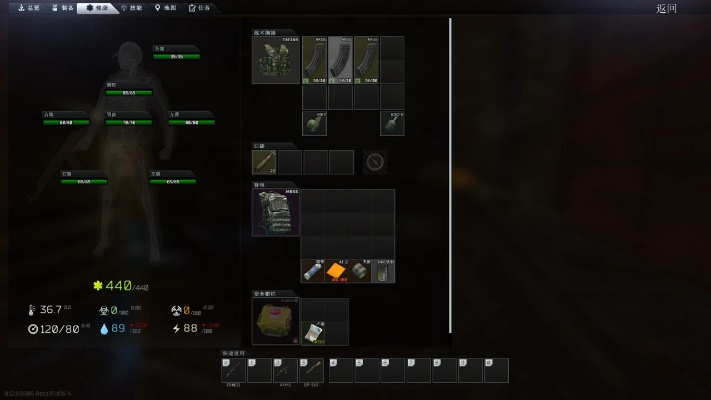Click the locked slot with the prohibition icon
711x400 pixels.
coord(375,162)
